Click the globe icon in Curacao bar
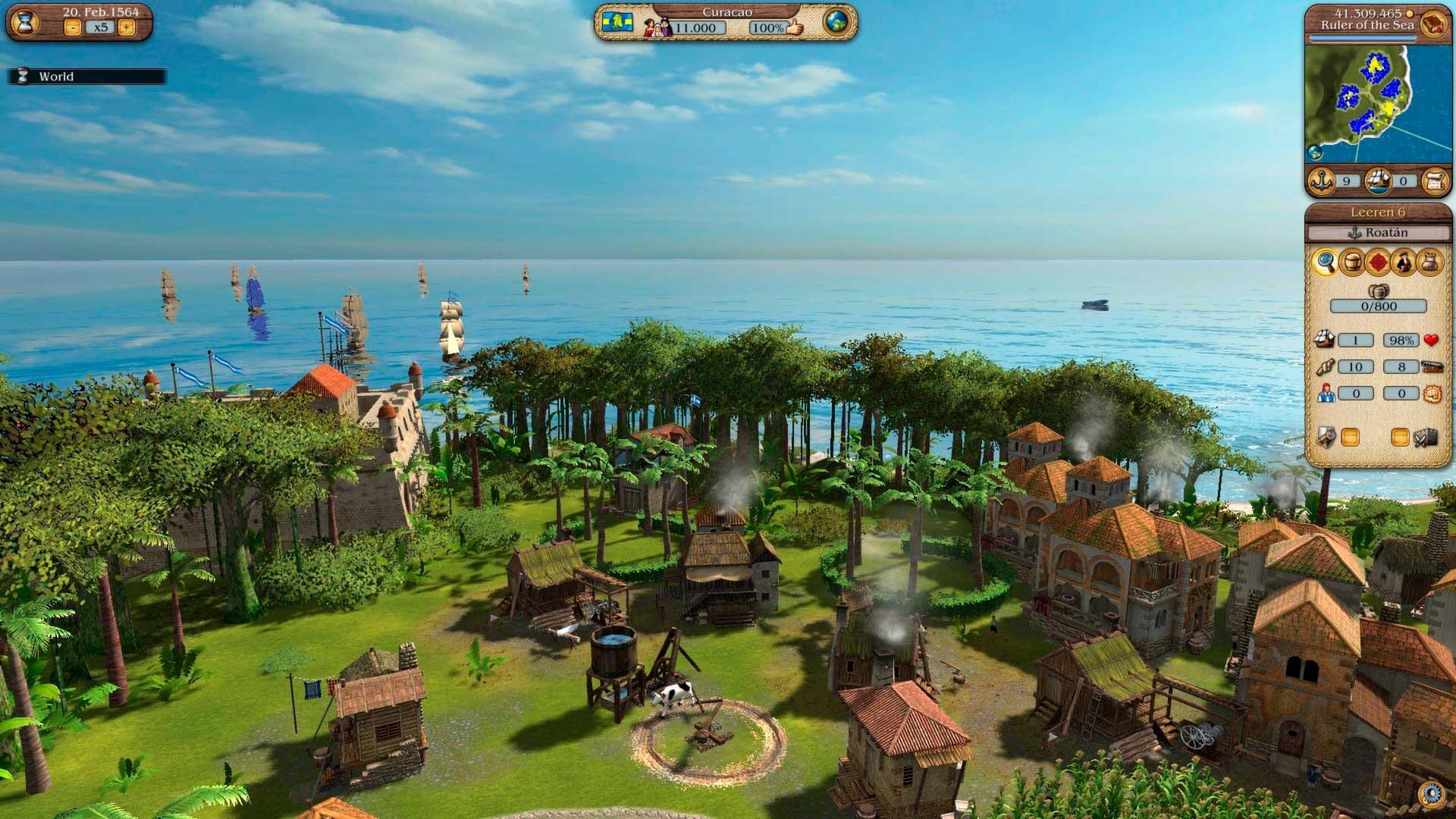The image size is (1456, 819). click(836, 23)
